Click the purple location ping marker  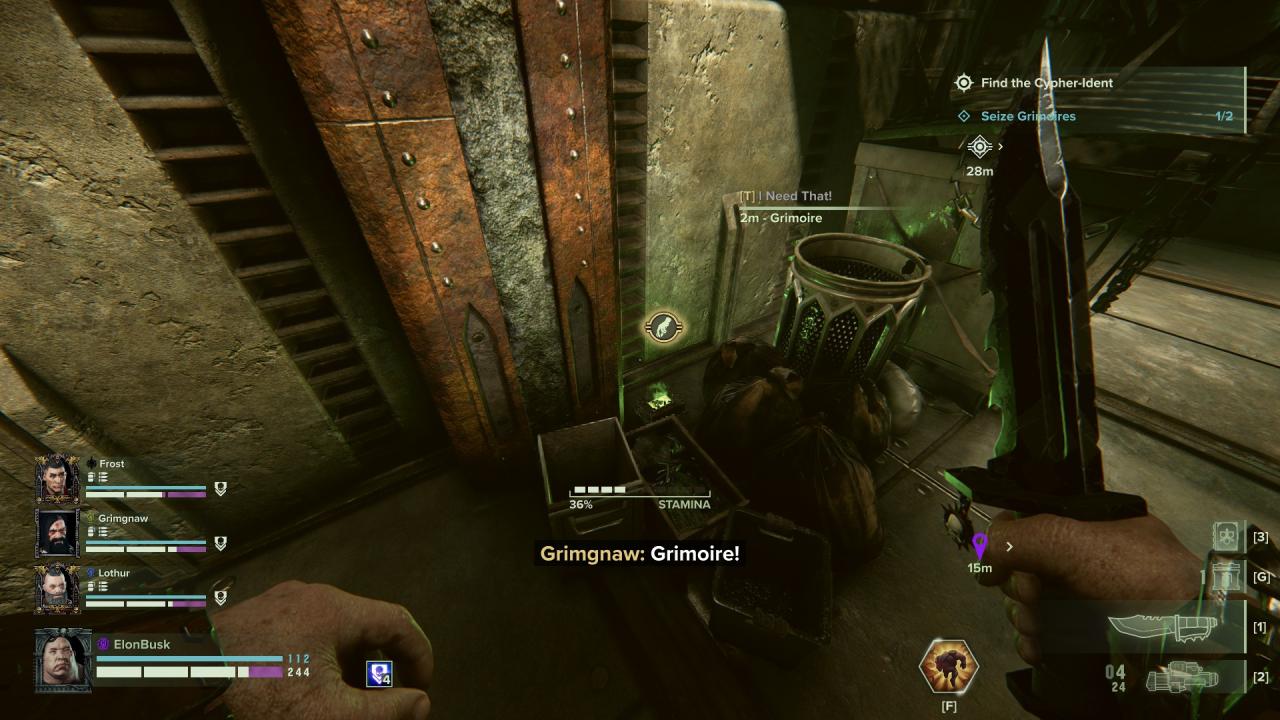click(x=980, y=546)
